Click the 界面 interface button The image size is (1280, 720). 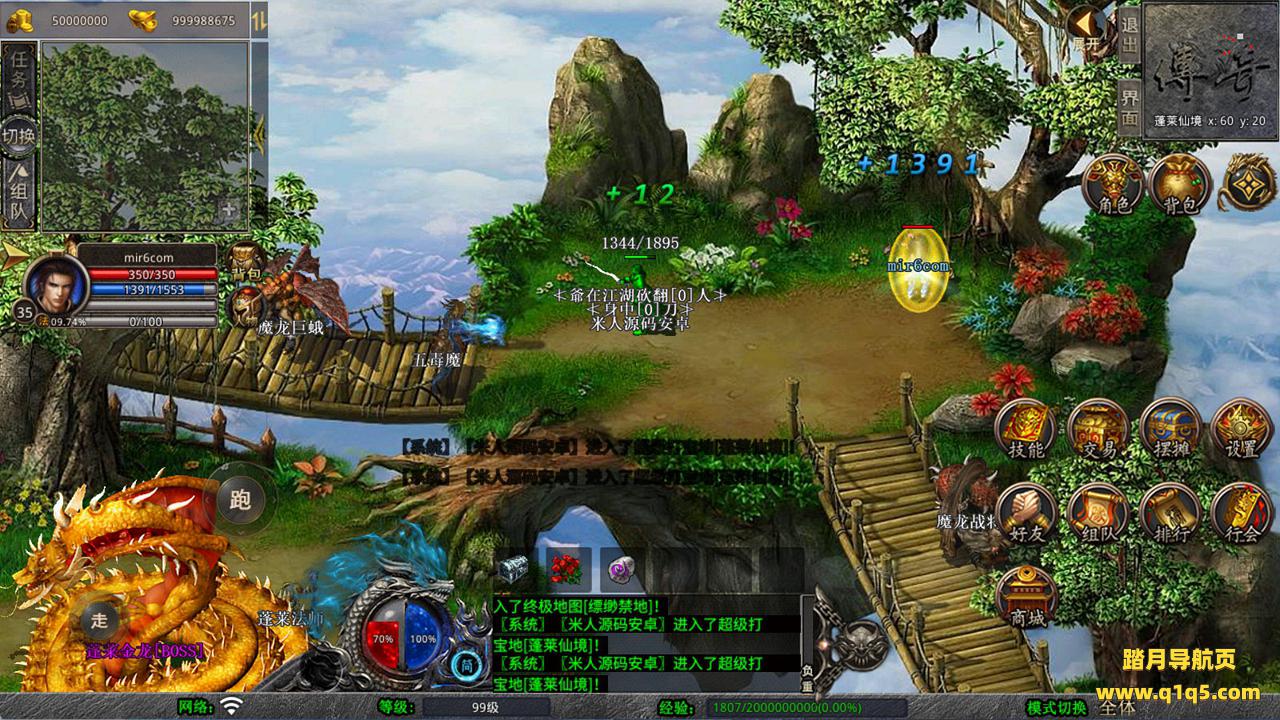(1129, 107)
